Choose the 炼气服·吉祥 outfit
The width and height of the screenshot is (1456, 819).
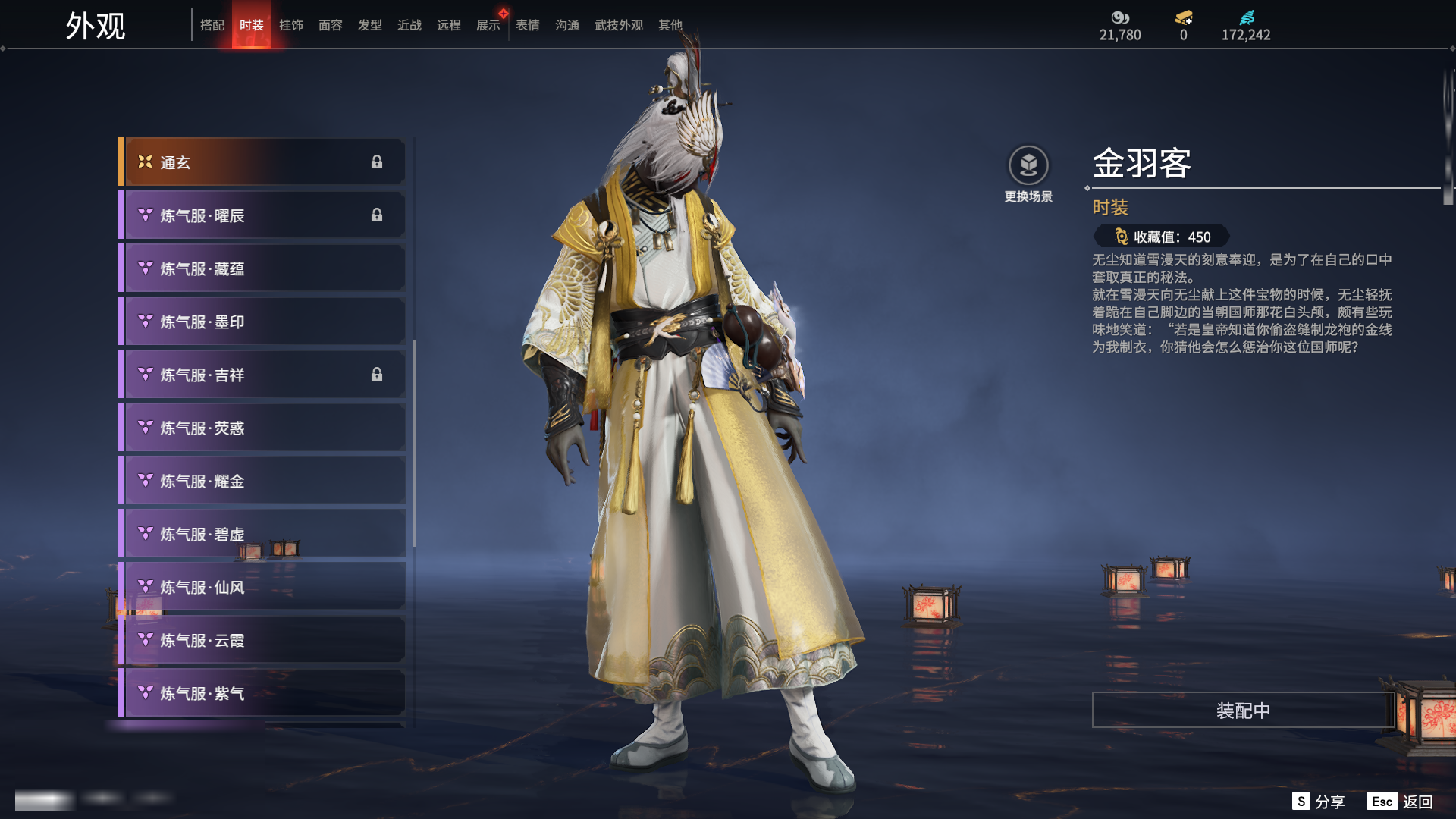(262, 375)
